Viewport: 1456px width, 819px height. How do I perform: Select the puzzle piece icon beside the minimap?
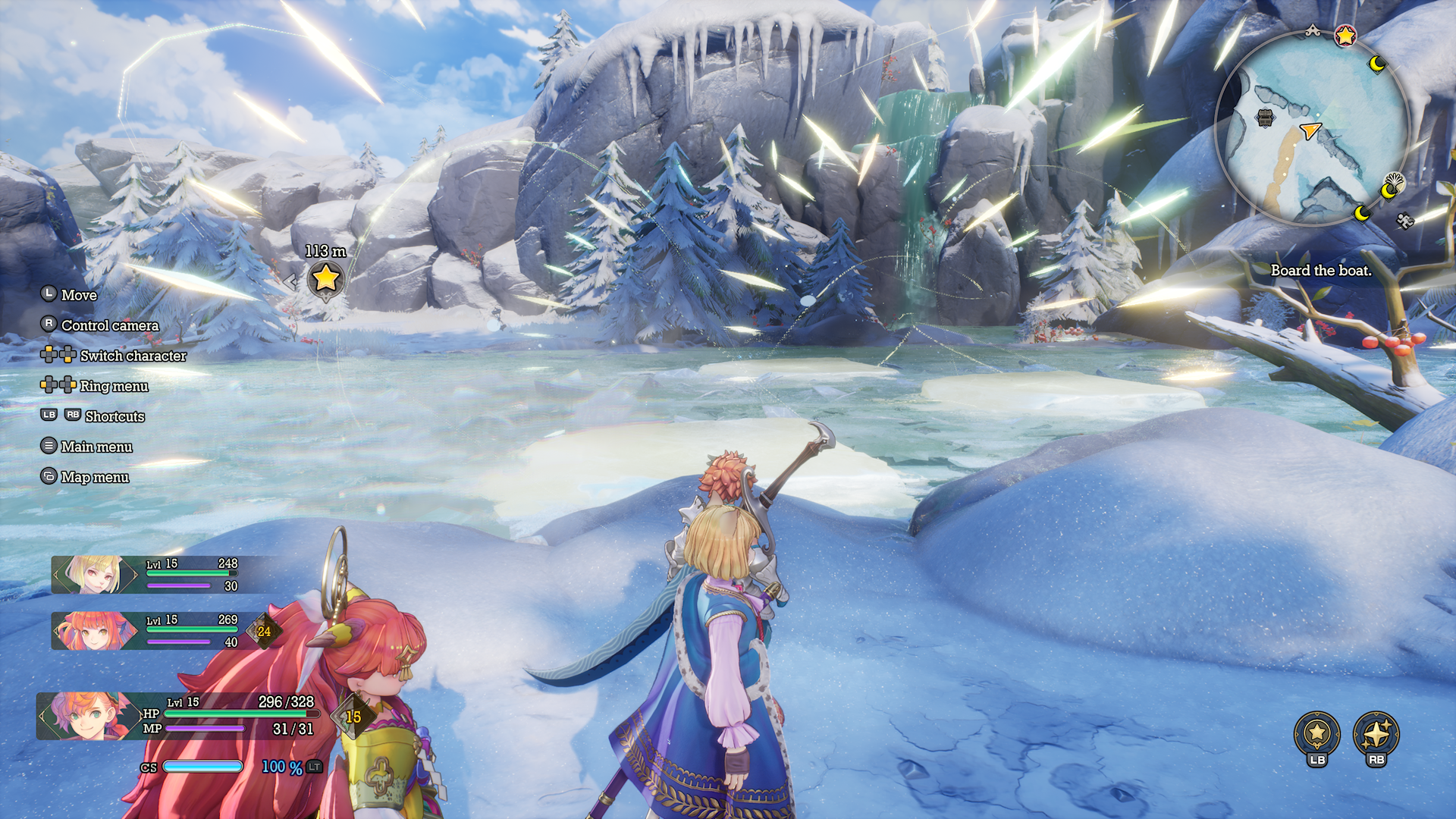point(1404,221)
